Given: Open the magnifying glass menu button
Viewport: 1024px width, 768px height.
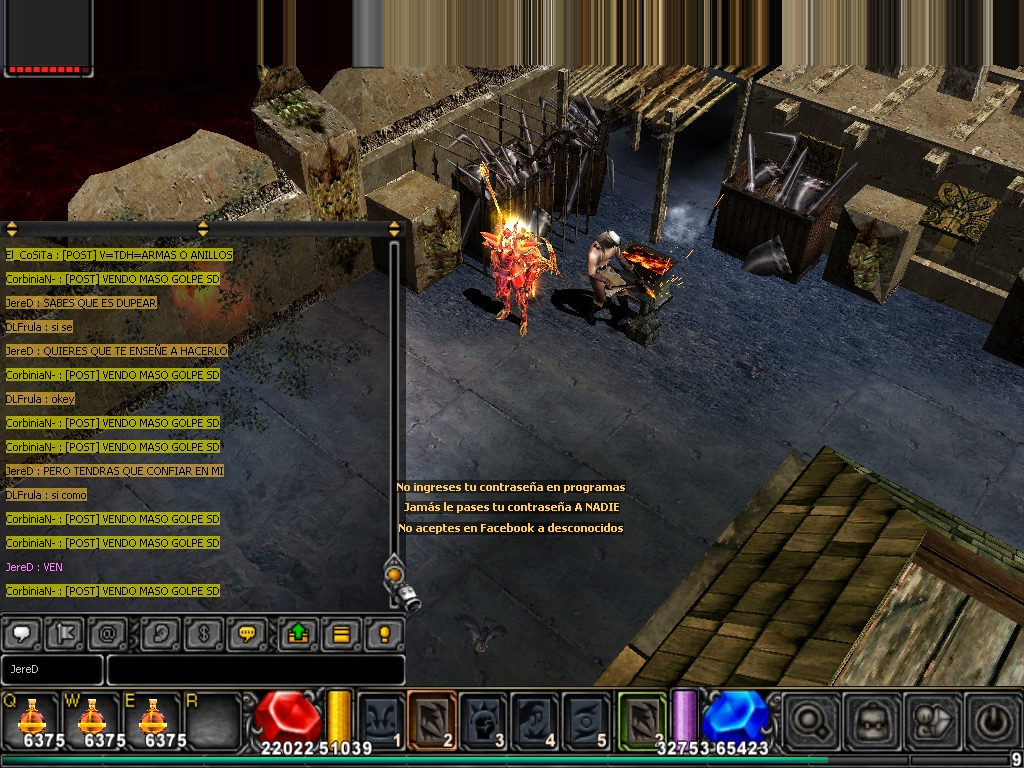Looking at the screenshot, I should [808, 720].
